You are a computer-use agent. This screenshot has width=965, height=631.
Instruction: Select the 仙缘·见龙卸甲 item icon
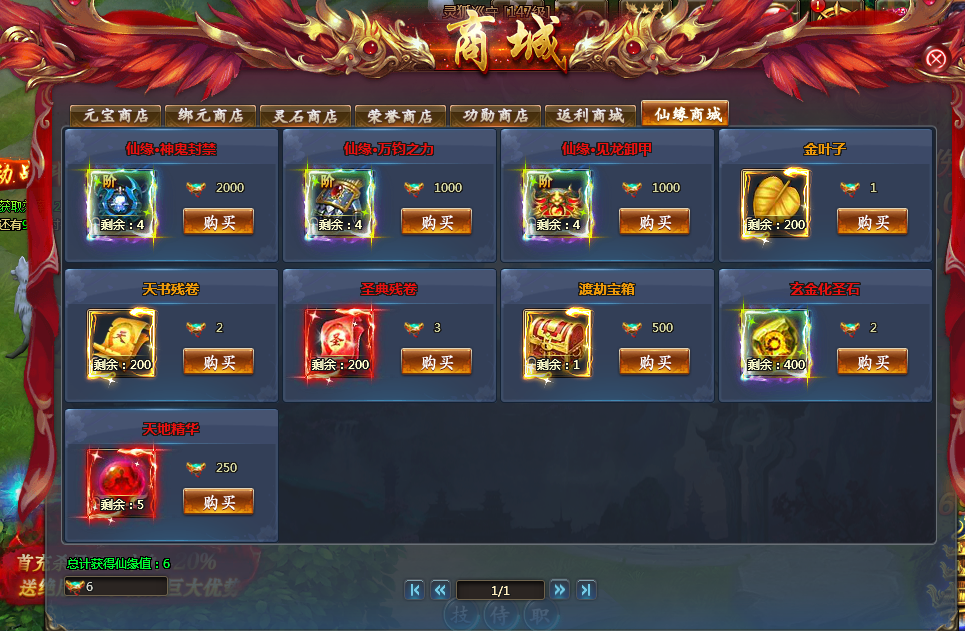point(557,204)
